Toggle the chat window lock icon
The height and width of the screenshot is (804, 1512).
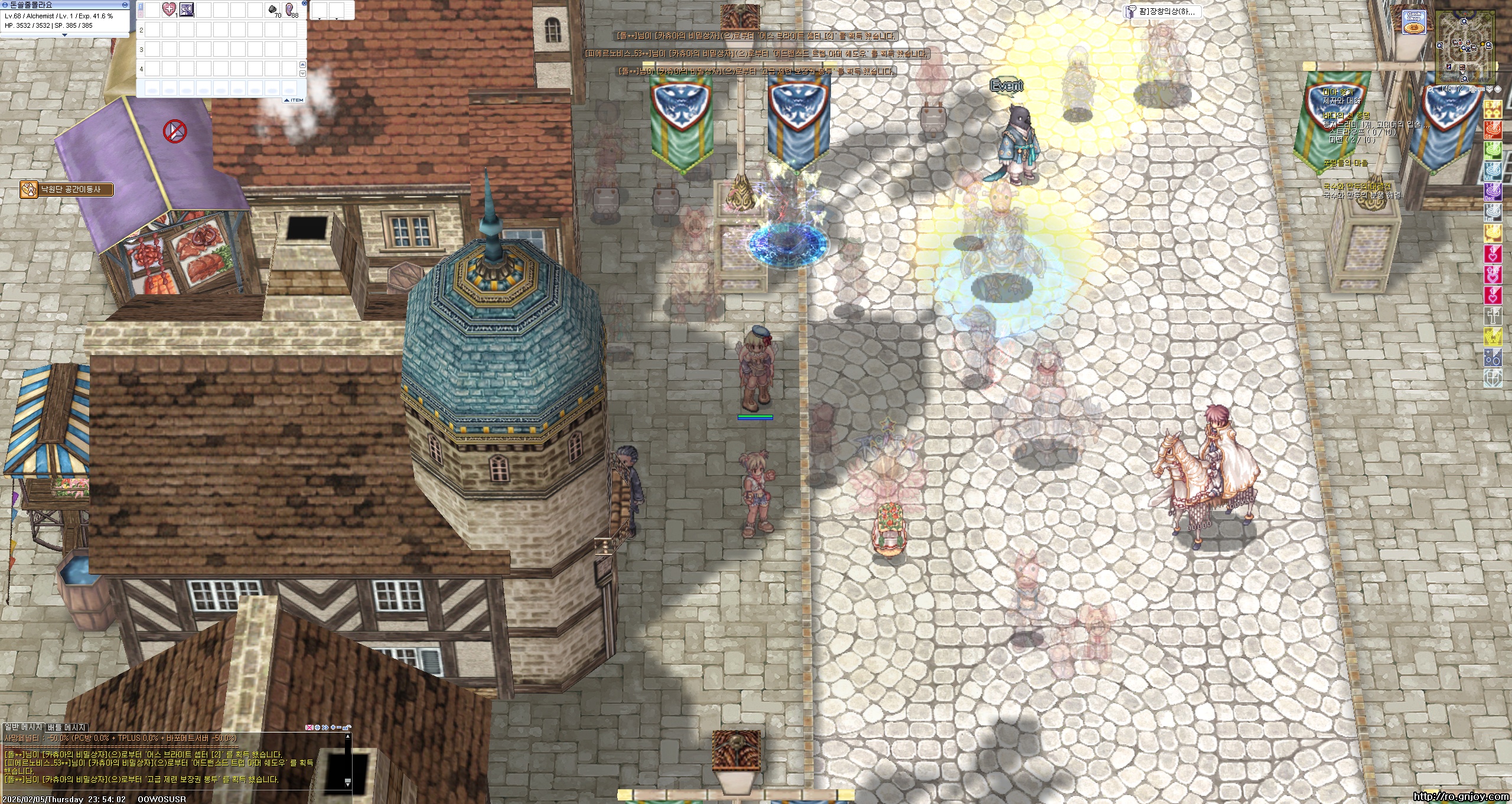coord(347,727)
